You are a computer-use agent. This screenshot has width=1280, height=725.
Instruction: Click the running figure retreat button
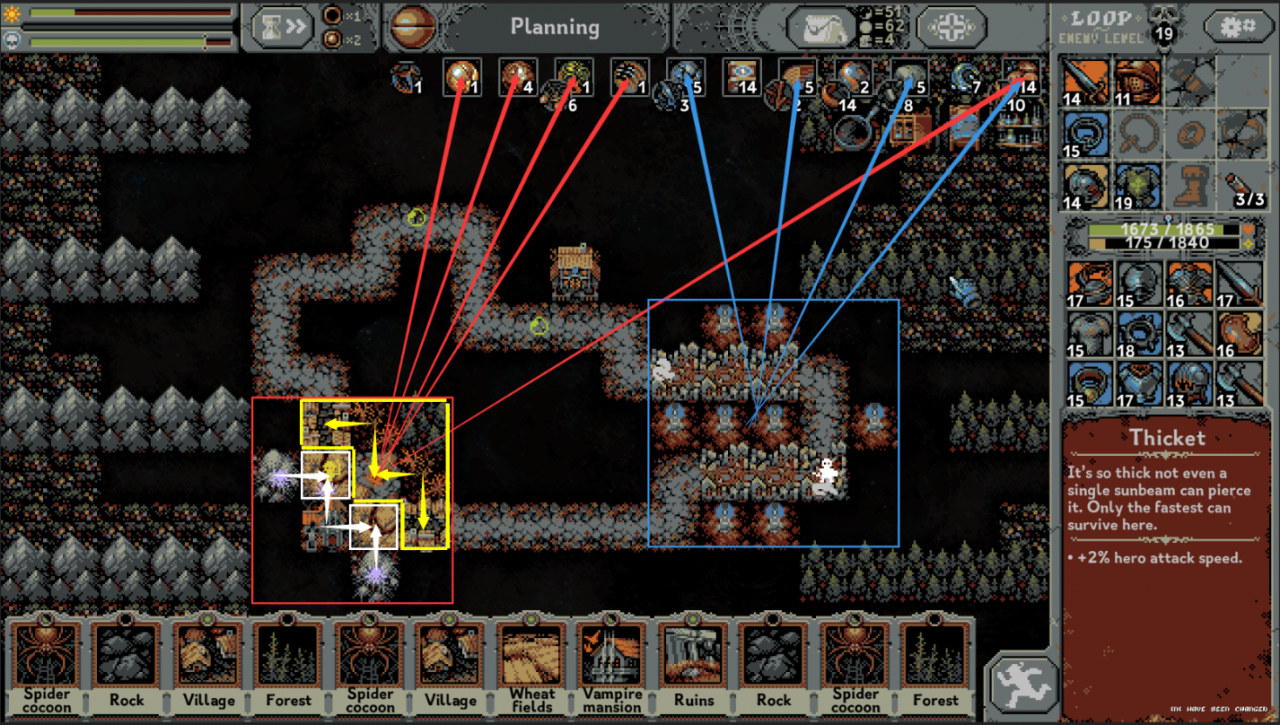(x=1023, y=685)
